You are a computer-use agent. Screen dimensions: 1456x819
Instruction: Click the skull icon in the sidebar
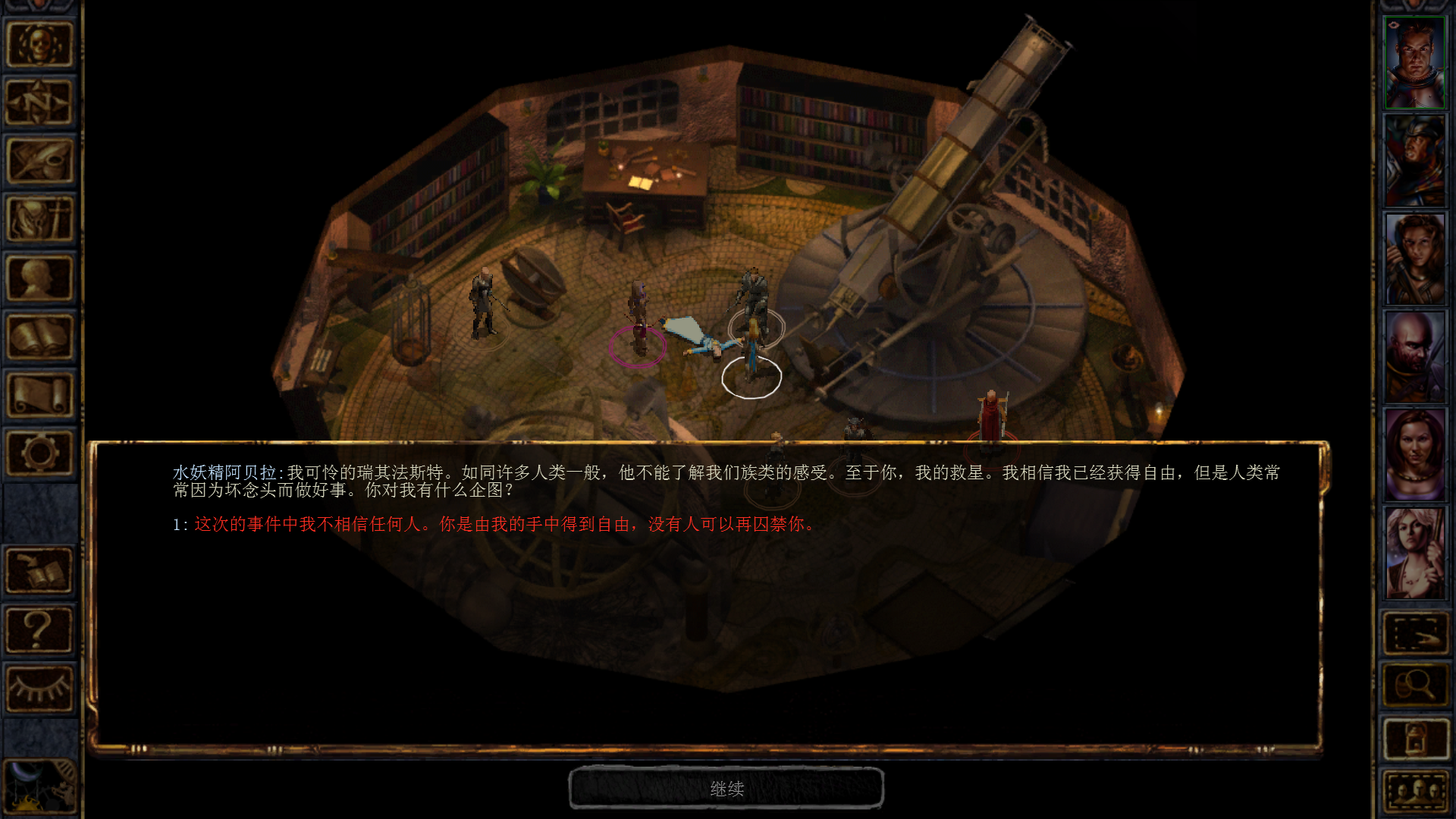point(39,45)
